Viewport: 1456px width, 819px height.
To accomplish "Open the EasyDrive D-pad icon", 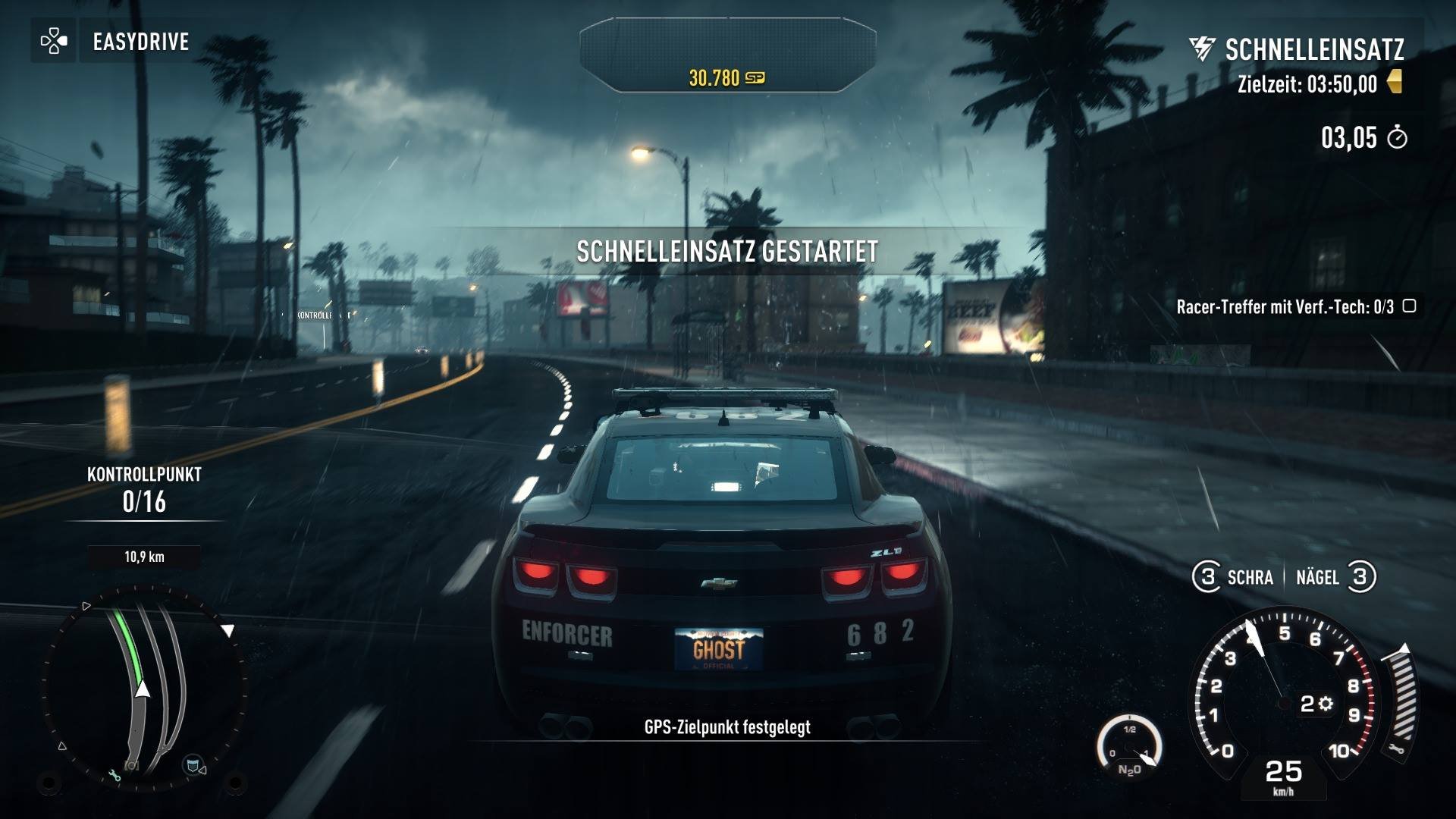I will (x=53, y=42).
